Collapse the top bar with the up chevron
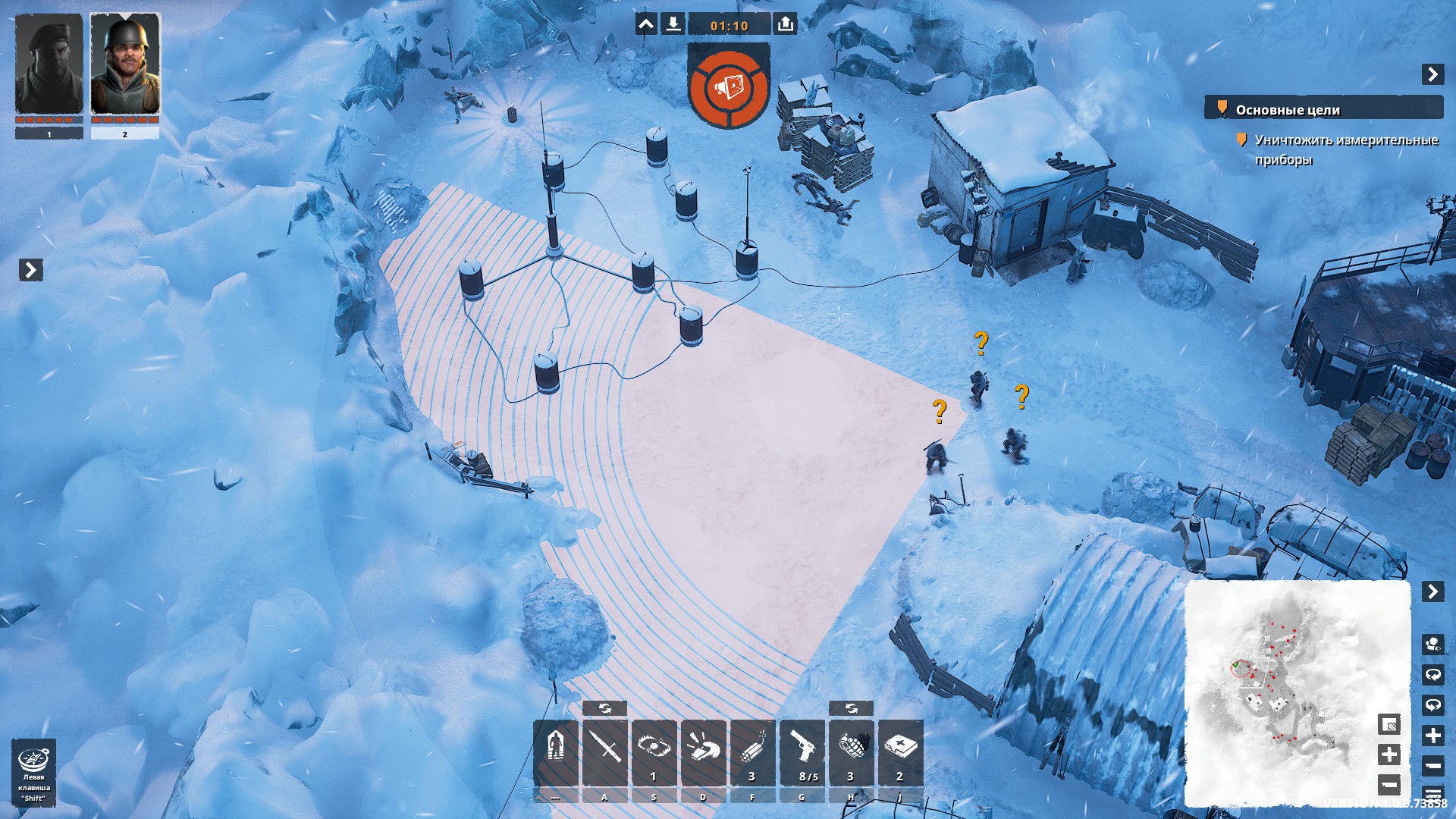Screen dimensions: 1456x819 pos(646,24)
